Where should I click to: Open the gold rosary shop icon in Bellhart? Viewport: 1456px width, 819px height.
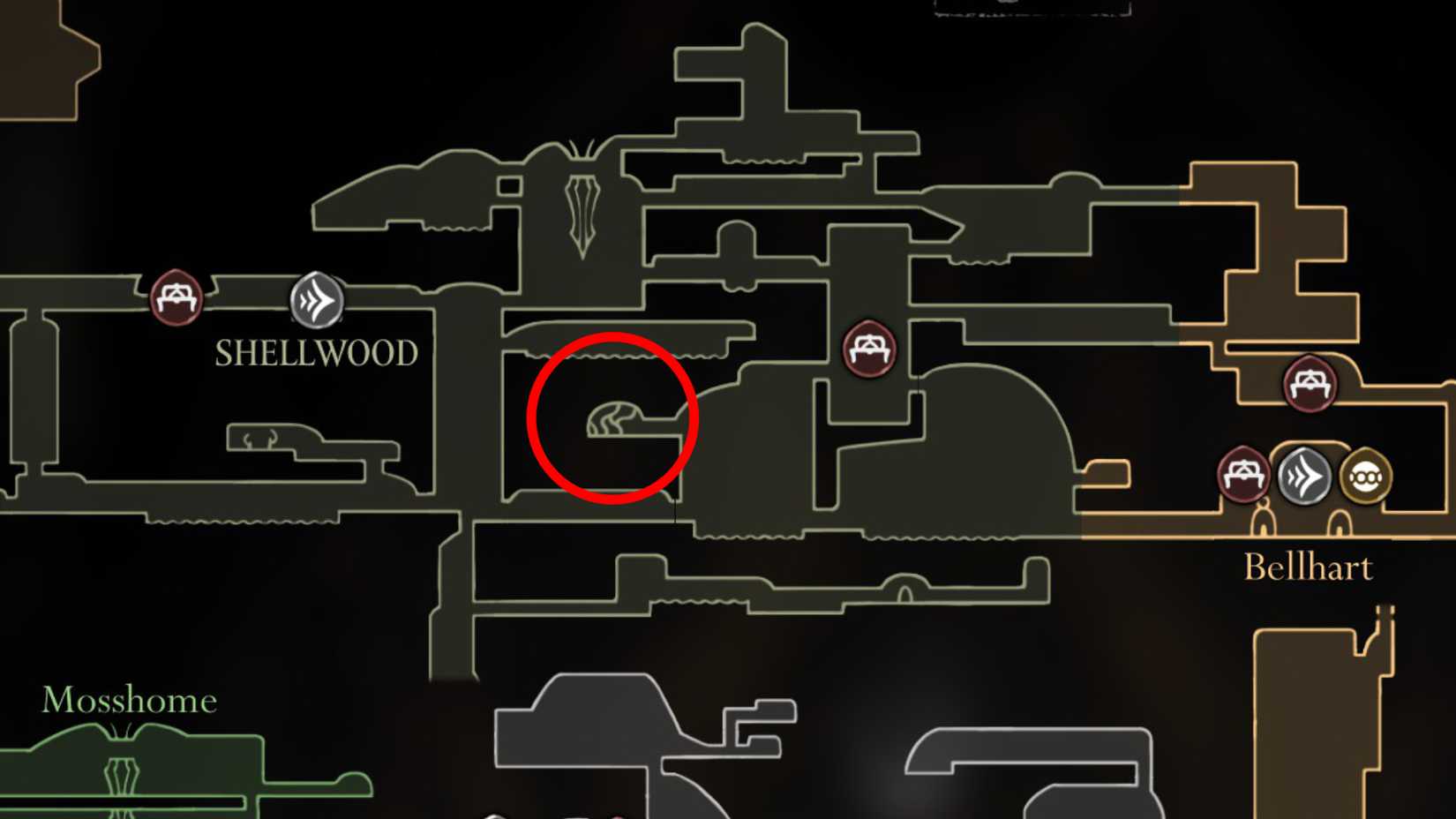click(1367, 477)
